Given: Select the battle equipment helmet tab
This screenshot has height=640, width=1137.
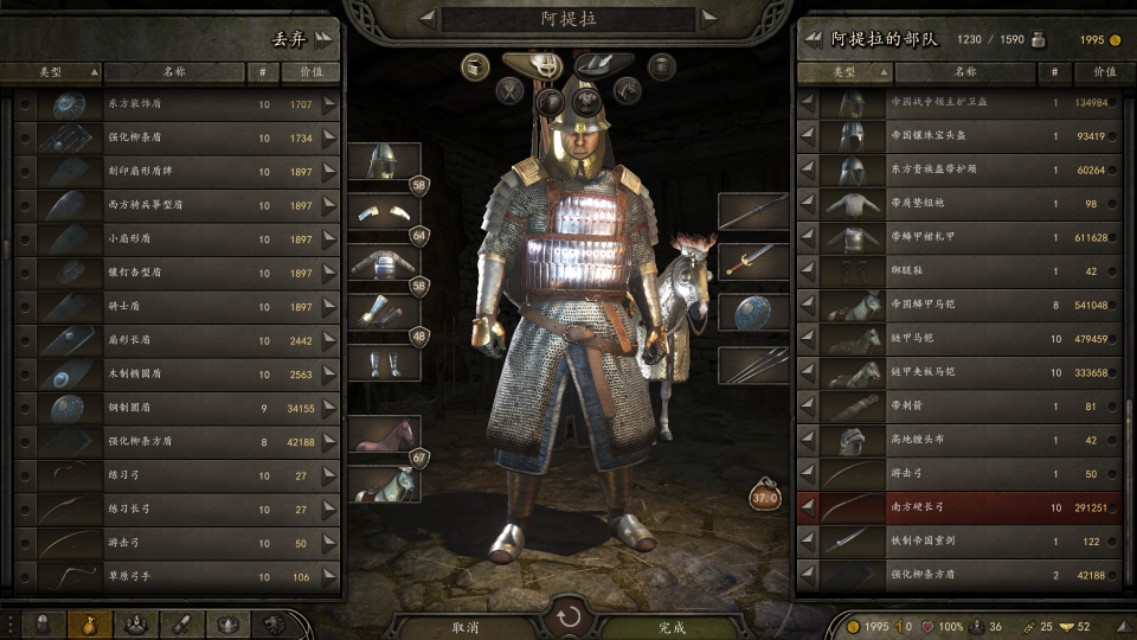Looking at the screenshot, I should (x=545, y=66).
